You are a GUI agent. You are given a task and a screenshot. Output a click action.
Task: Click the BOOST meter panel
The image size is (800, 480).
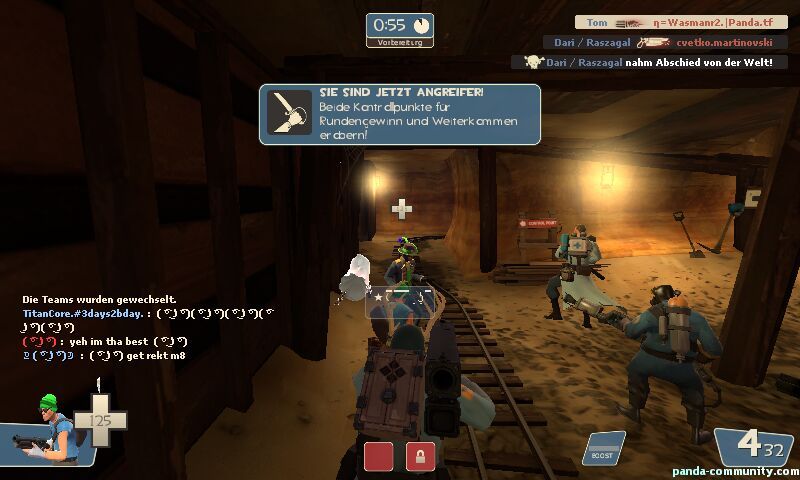point(603,448)
